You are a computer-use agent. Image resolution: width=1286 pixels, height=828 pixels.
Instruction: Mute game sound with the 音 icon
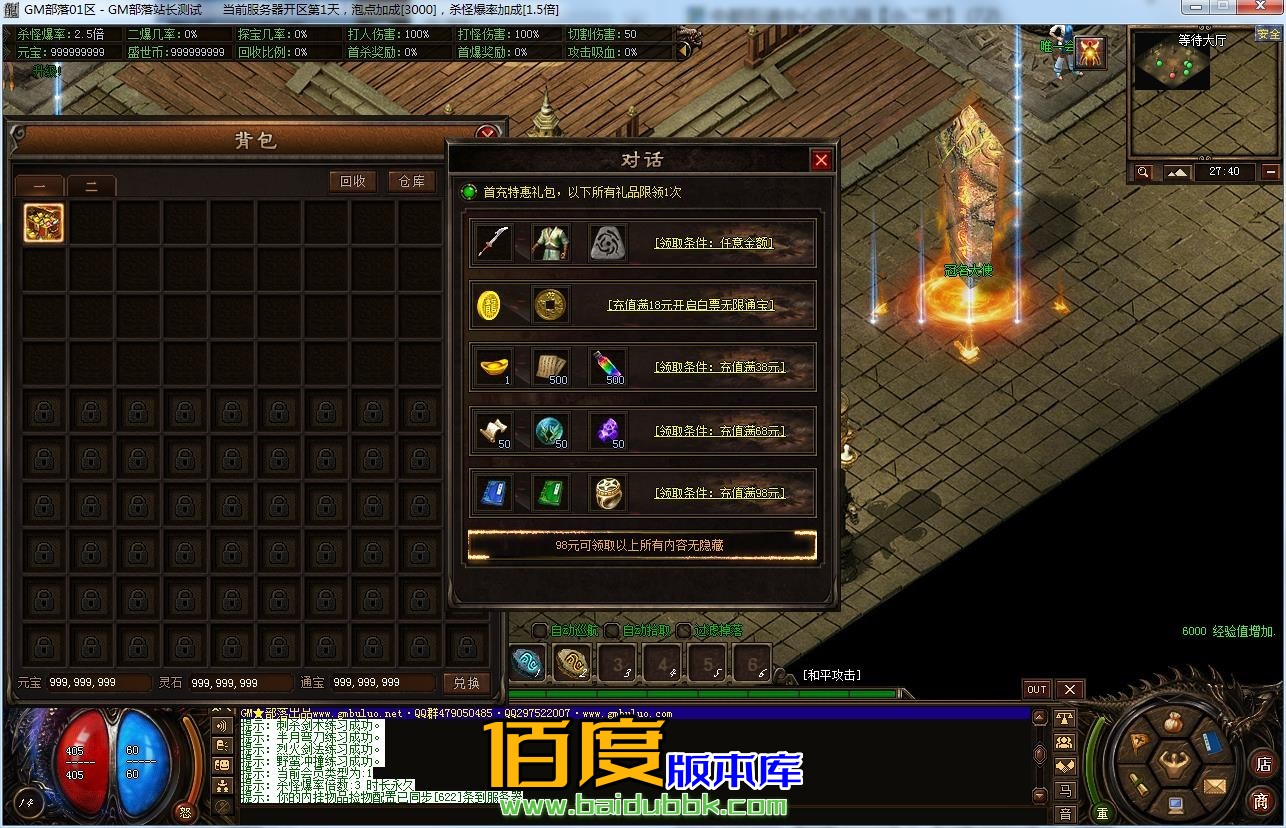tap(1064, 813)
